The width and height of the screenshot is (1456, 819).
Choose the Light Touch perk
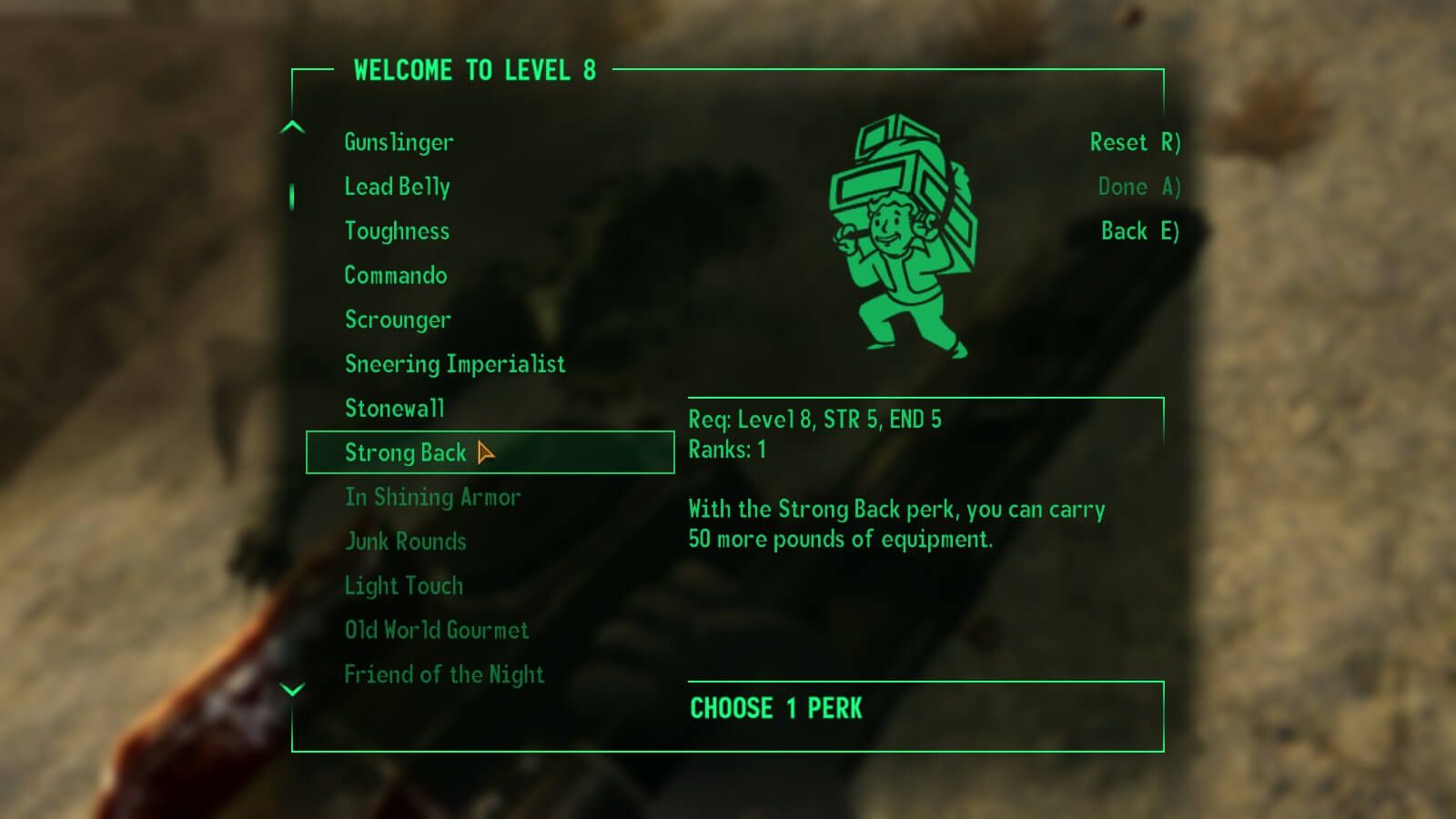click(403, 585)
